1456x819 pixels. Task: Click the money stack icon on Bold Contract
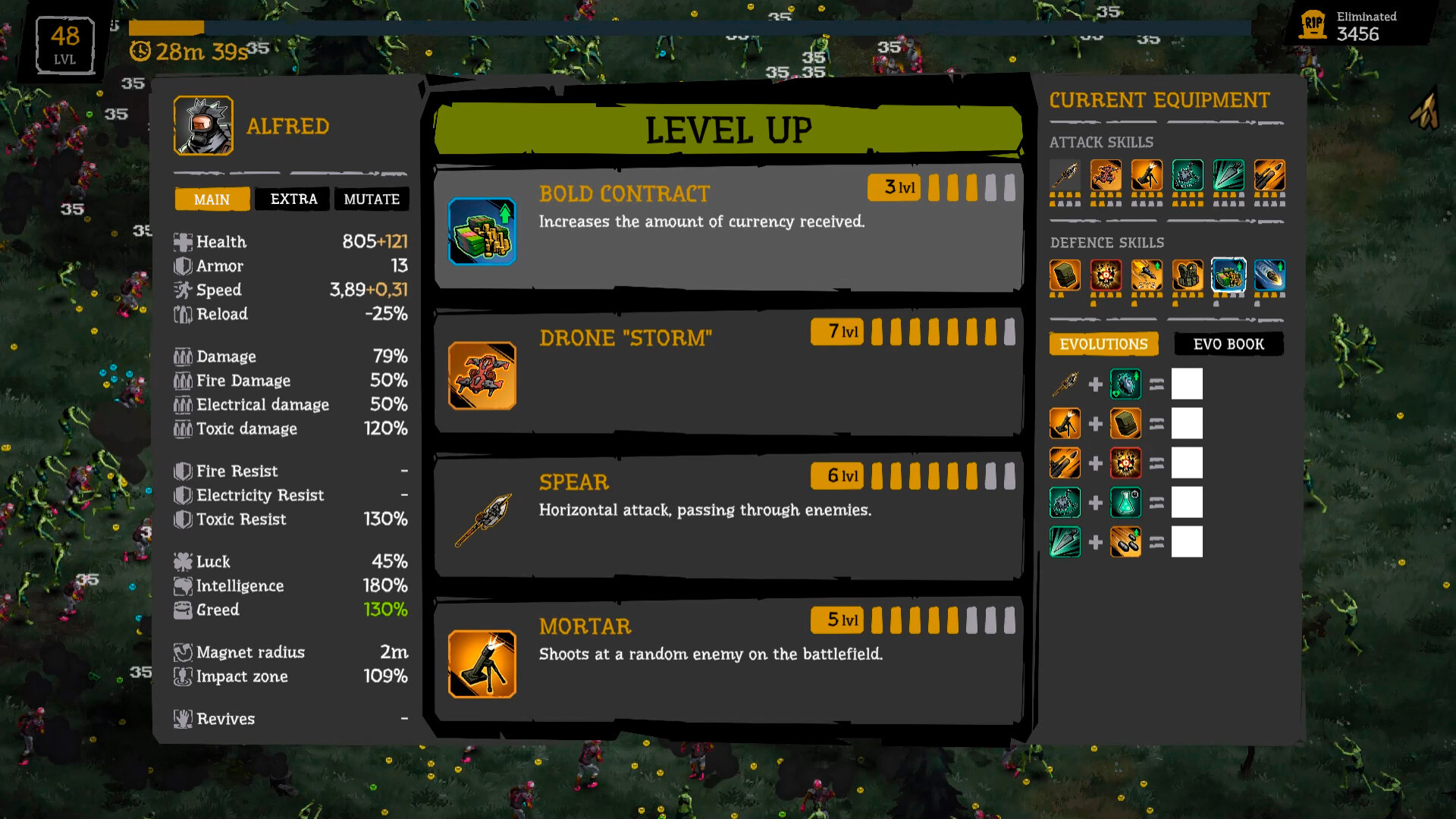(x=482, y=230)
